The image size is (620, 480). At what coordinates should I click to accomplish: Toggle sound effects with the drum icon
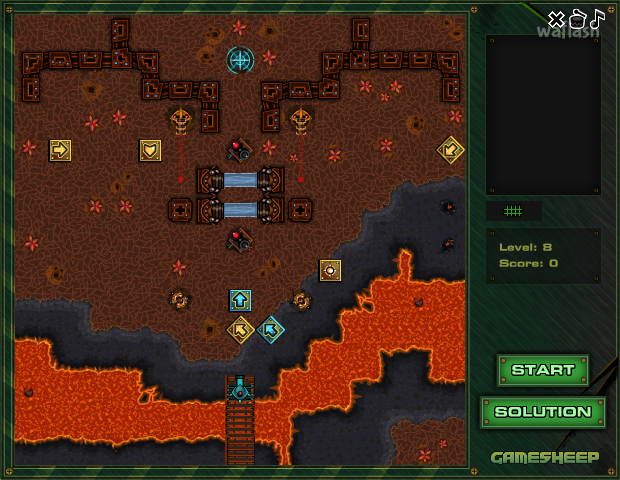(577, 18)
